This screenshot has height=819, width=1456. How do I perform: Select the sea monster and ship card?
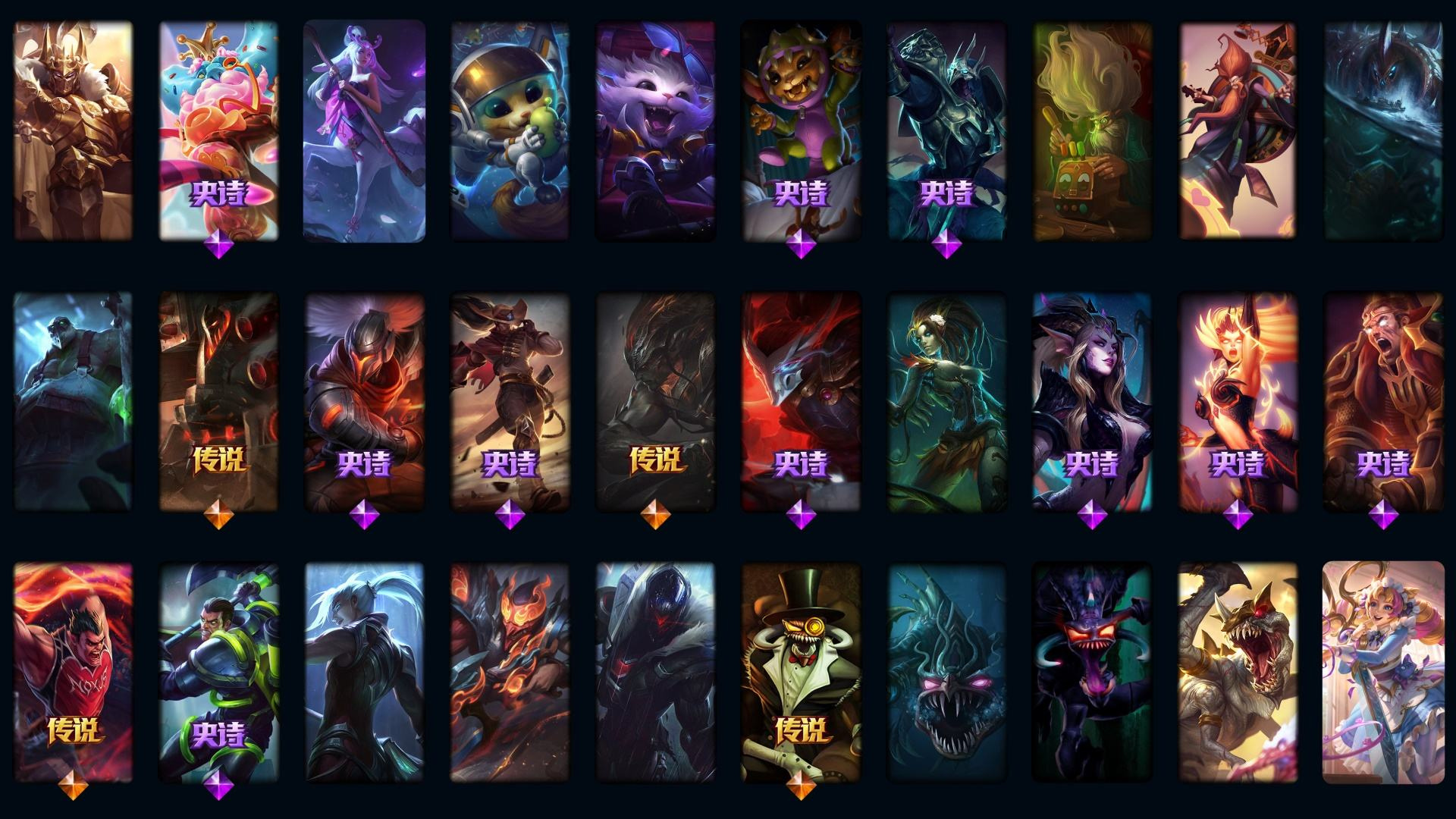[1383, 130]
